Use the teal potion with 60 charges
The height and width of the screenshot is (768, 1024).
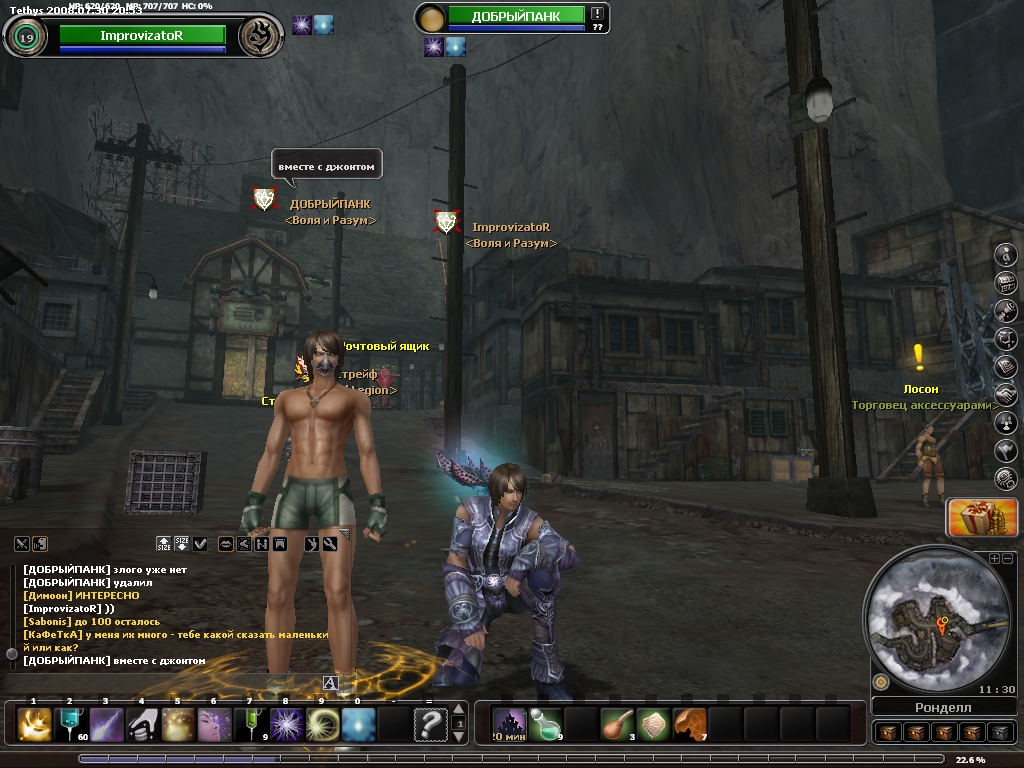[71, 723]
